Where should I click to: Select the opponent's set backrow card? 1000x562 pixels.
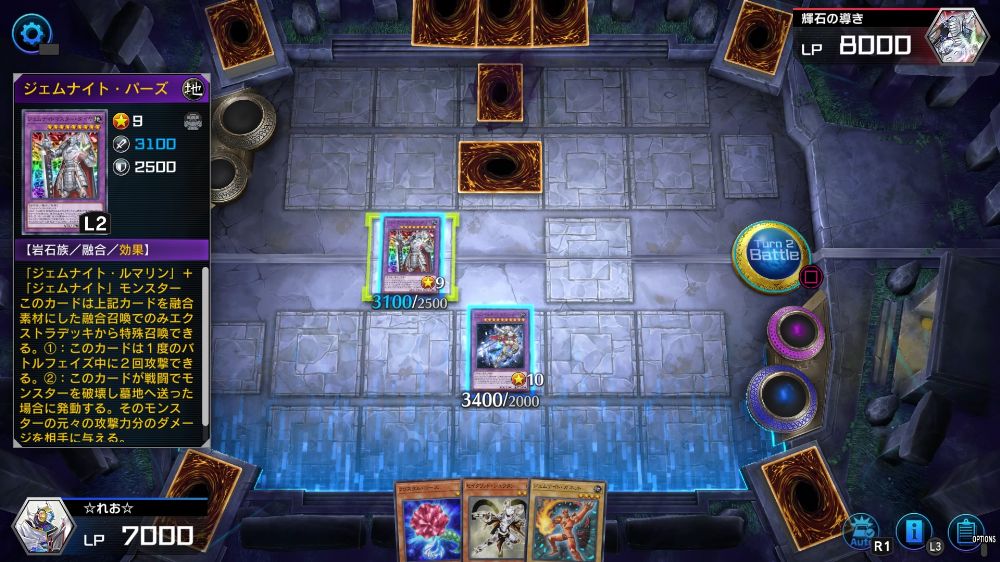(x=500, y=92)
